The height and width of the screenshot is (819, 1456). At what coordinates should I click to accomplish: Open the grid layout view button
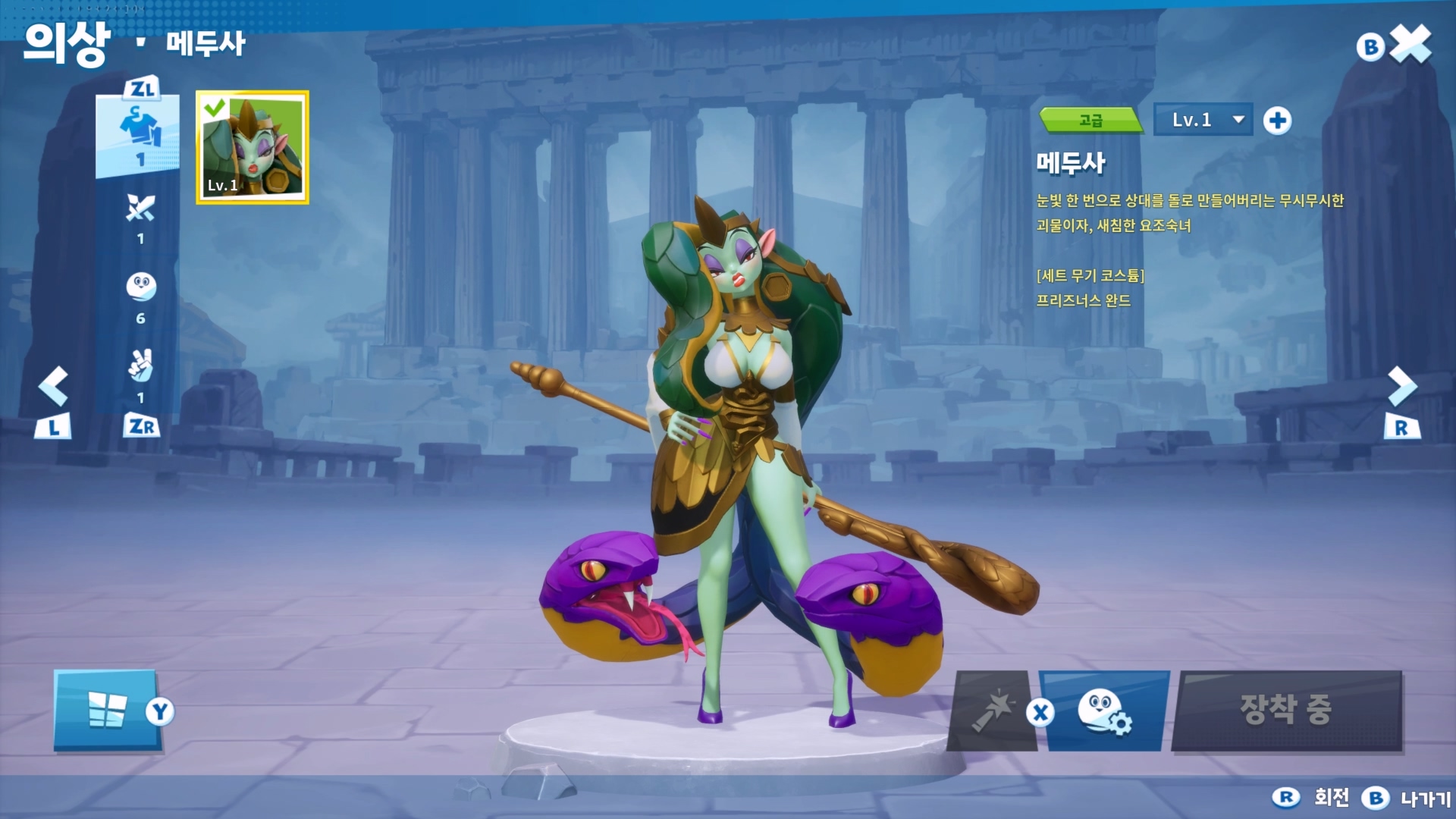click(x=107, y=711)
